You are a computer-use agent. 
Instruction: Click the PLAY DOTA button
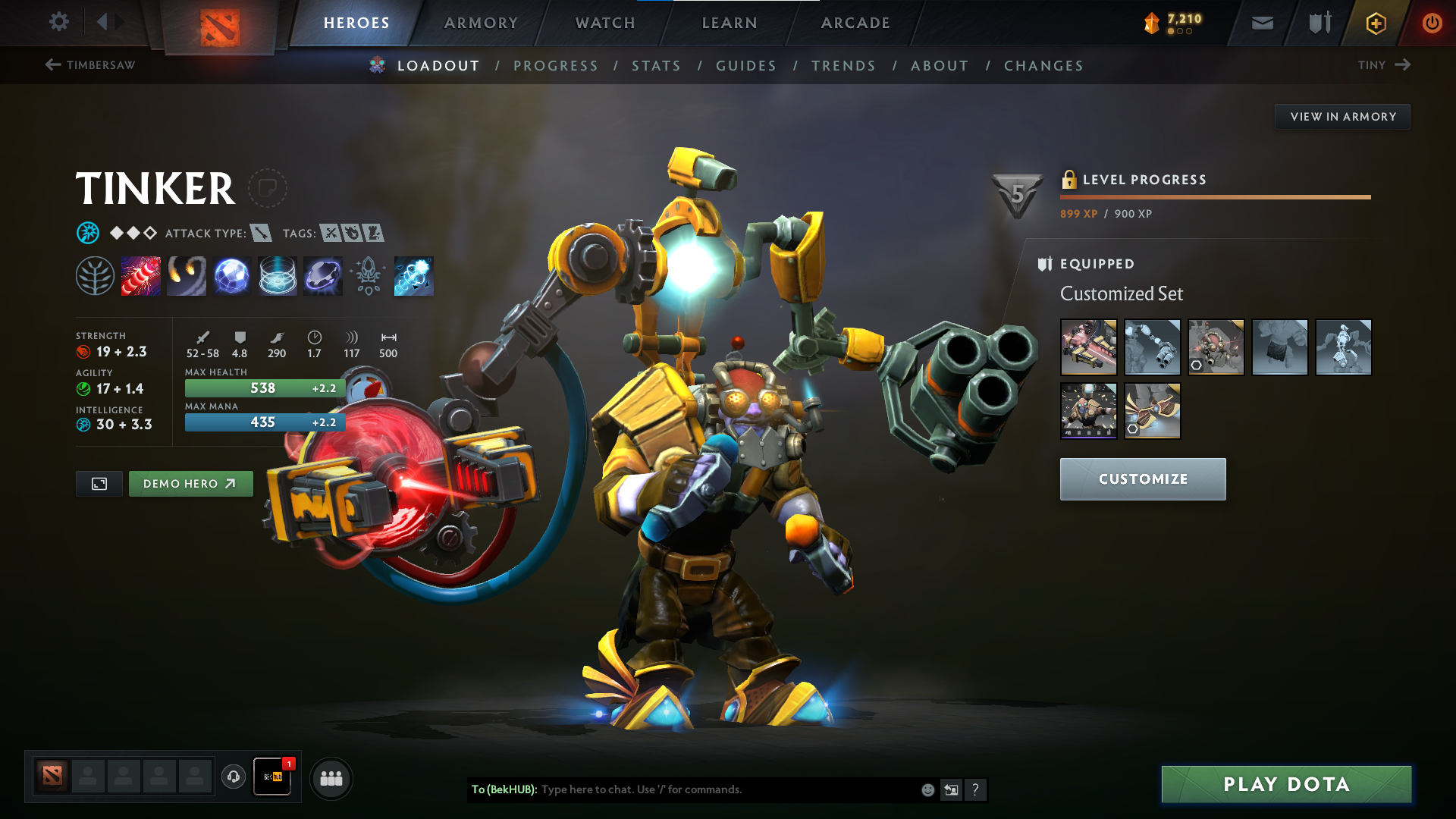pos(1285,784)
